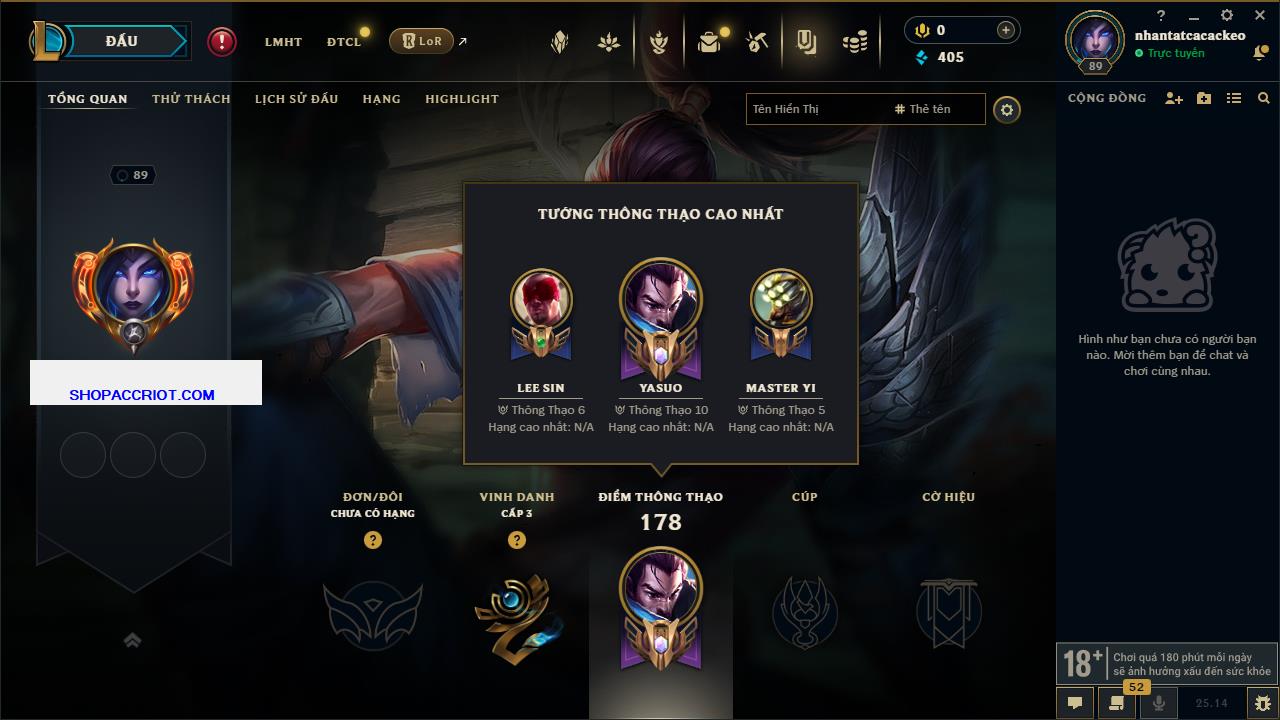Launch LoR from the top bar
Screen dimensions: 1280x720
click(421, 41)
